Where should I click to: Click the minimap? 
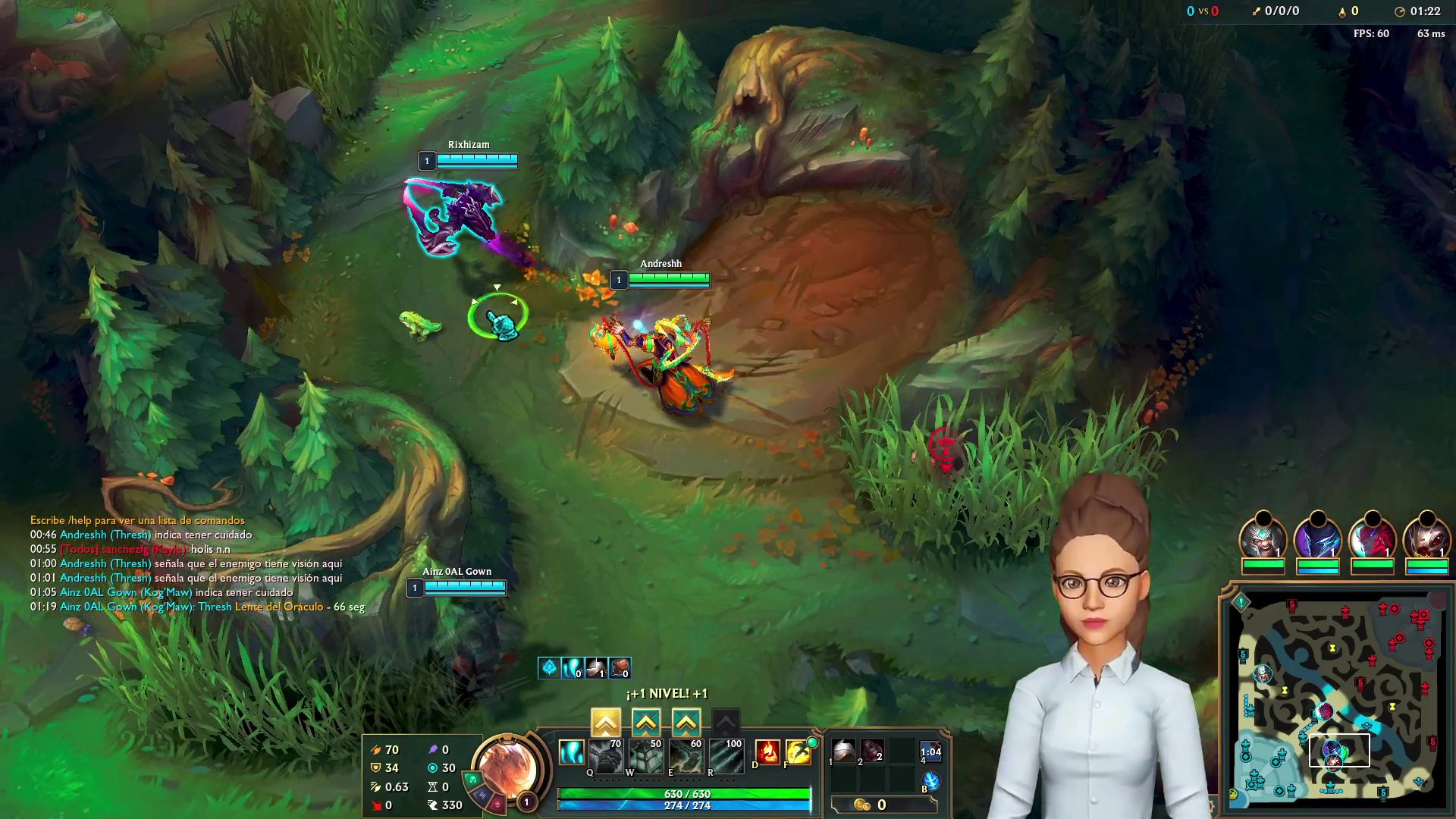[1338, 699]
